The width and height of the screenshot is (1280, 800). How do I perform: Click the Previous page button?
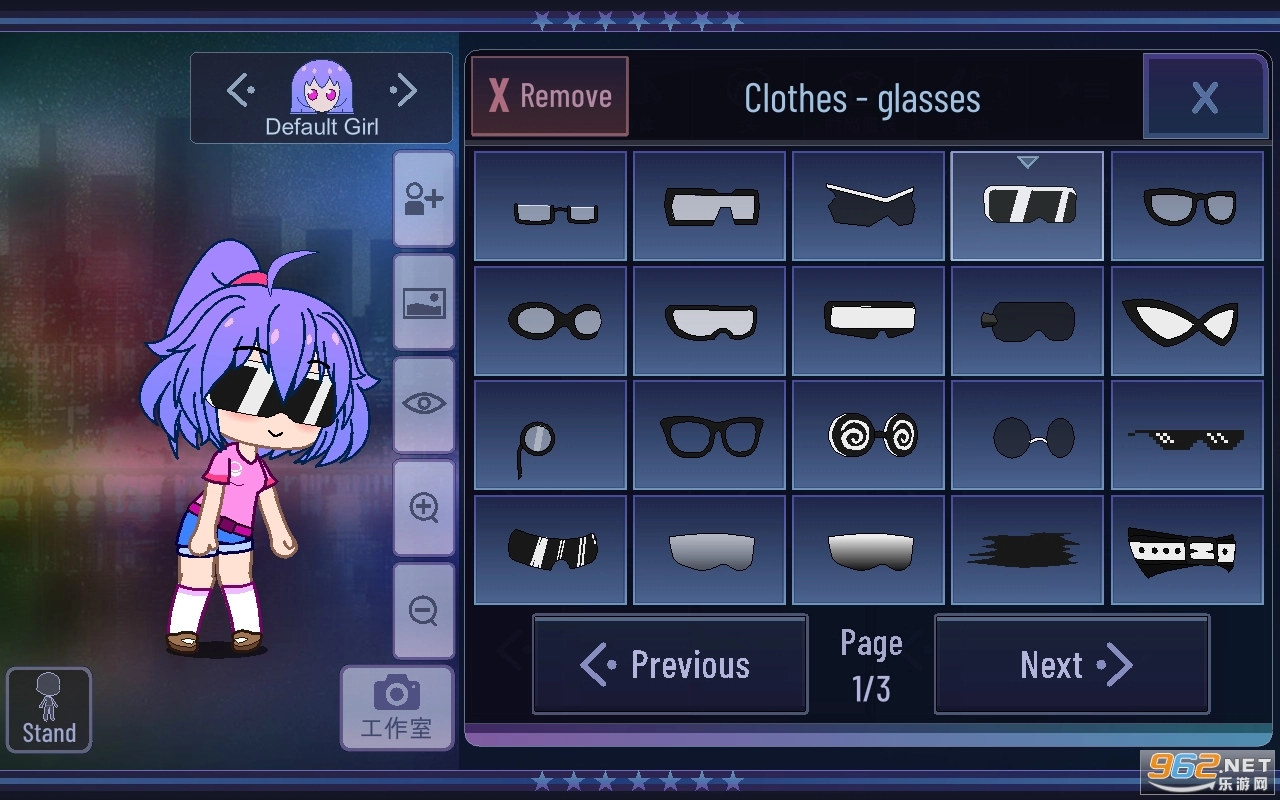(x=669, y=664)
